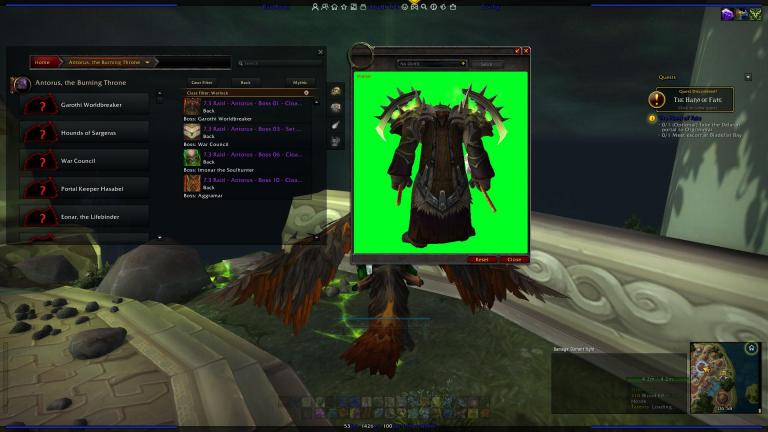Reset the dressing room model

(482, 259)
